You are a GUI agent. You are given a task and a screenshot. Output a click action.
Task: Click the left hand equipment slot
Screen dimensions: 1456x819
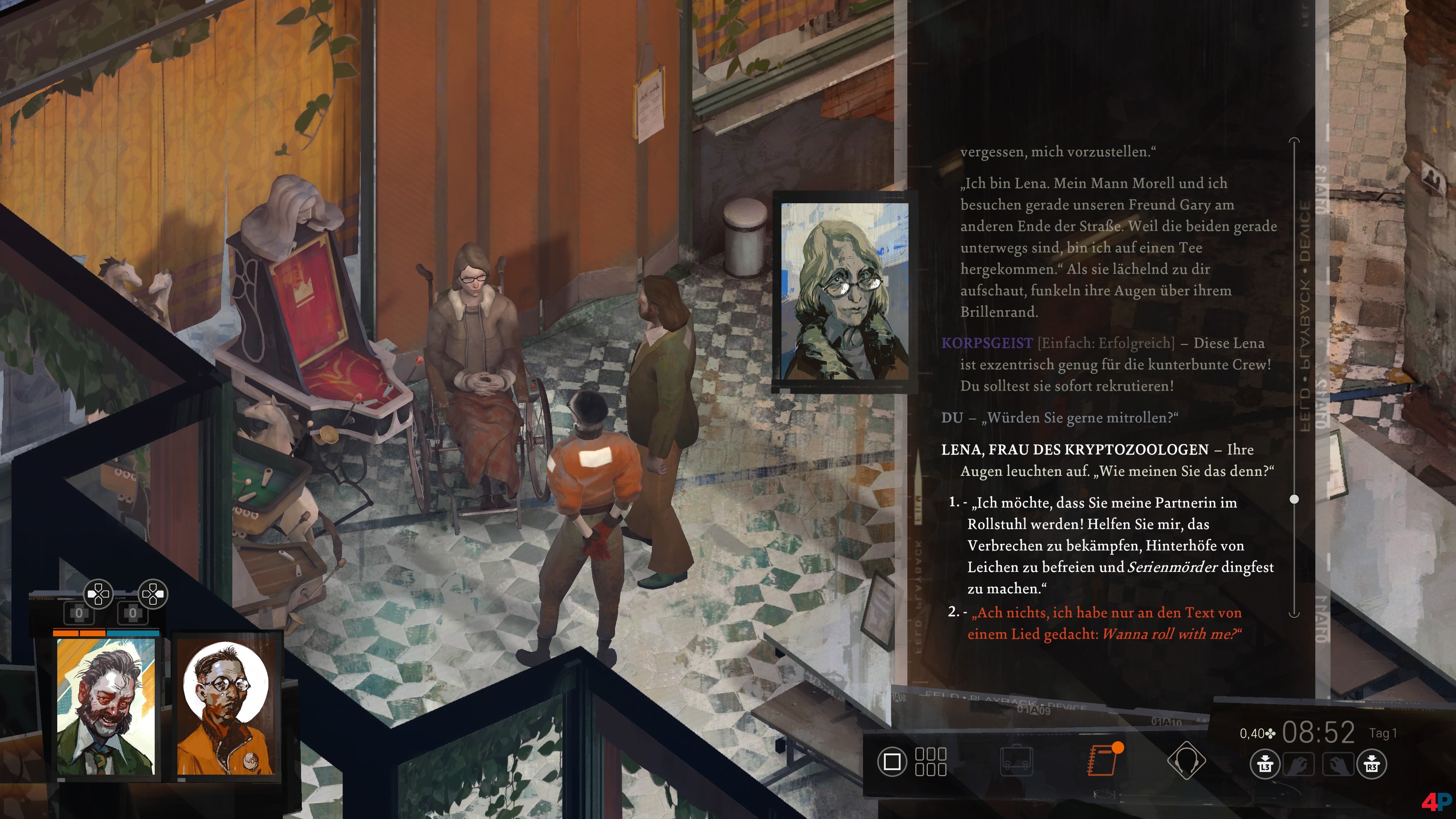pos(1298,766)
